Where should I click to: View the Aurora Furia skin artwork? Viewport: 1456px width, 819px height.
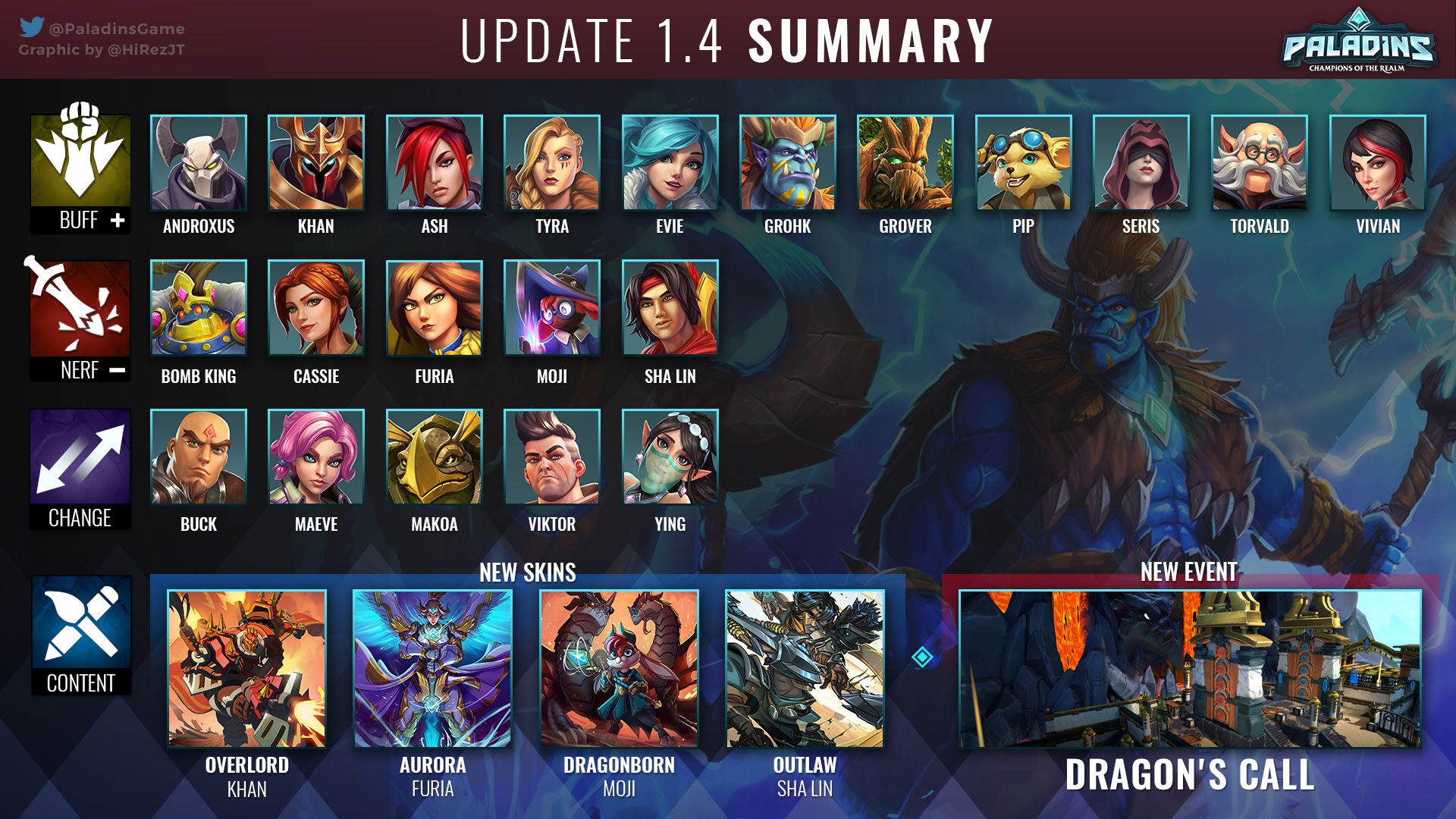(x=433, y=669)
